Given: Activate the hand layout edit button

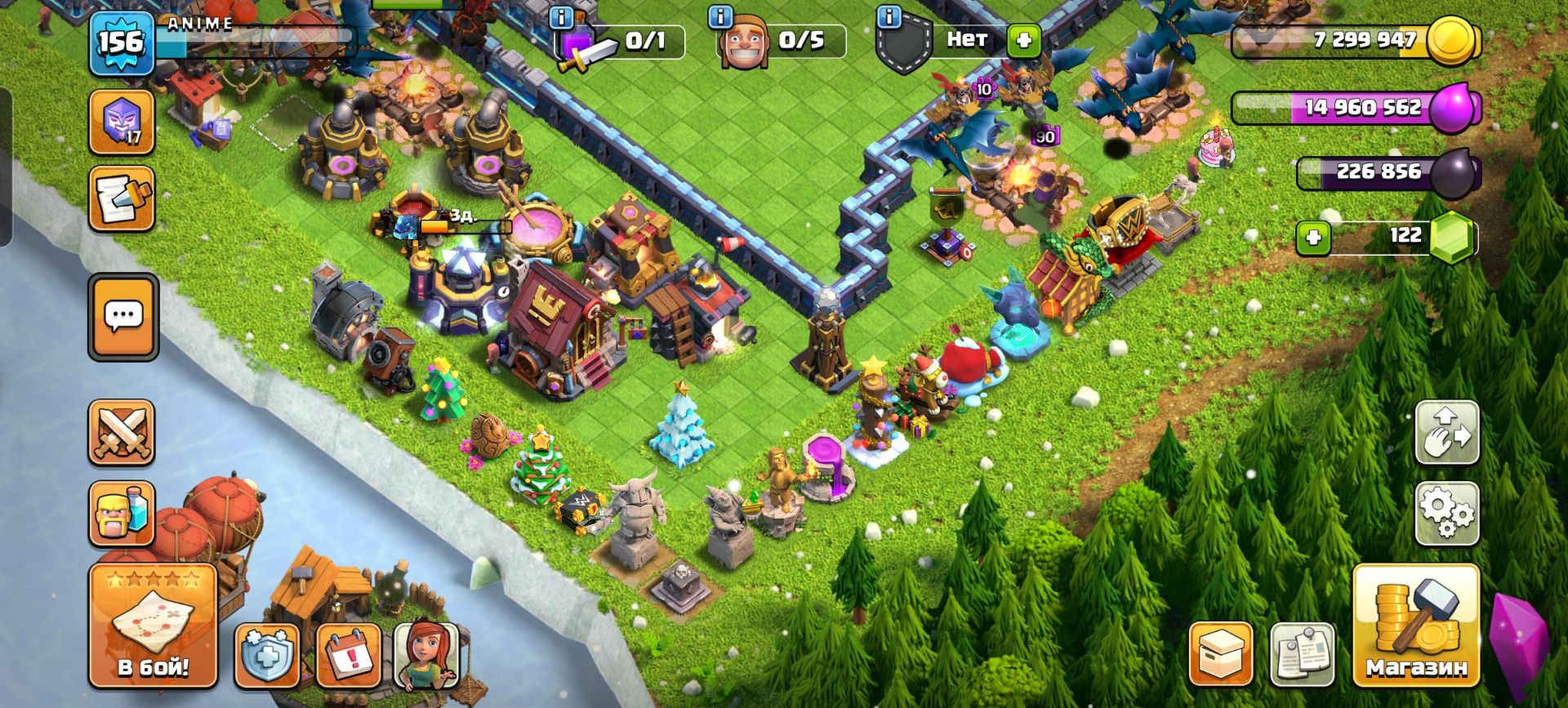Looking at the screenshot, I should (x=1446, y=433).
